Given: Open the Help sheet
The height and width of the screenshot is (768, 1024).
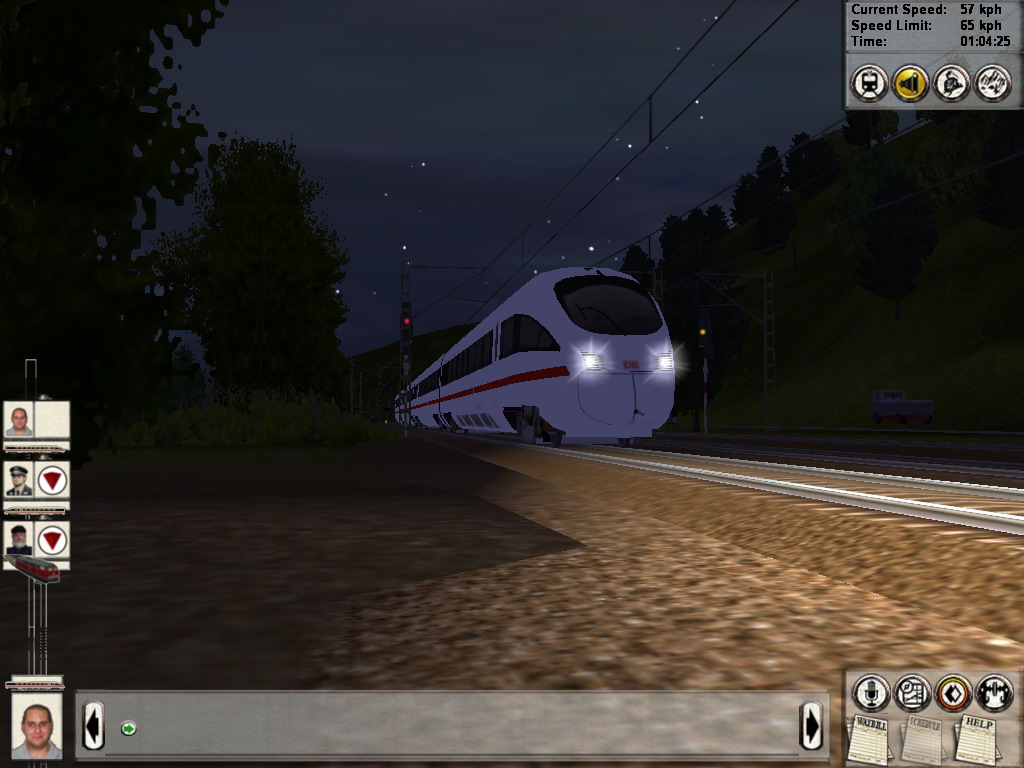Looking at the screenshot, I should point(978,738).
